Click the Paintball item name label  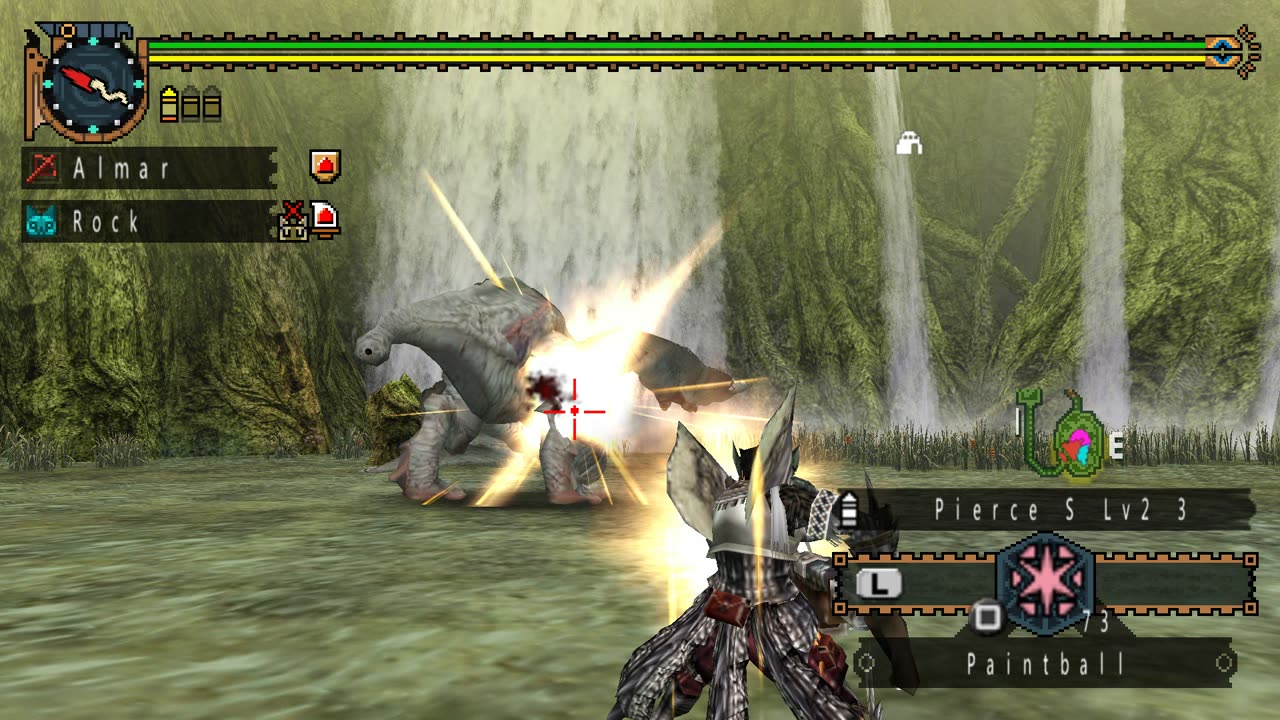pos(1046,663)
